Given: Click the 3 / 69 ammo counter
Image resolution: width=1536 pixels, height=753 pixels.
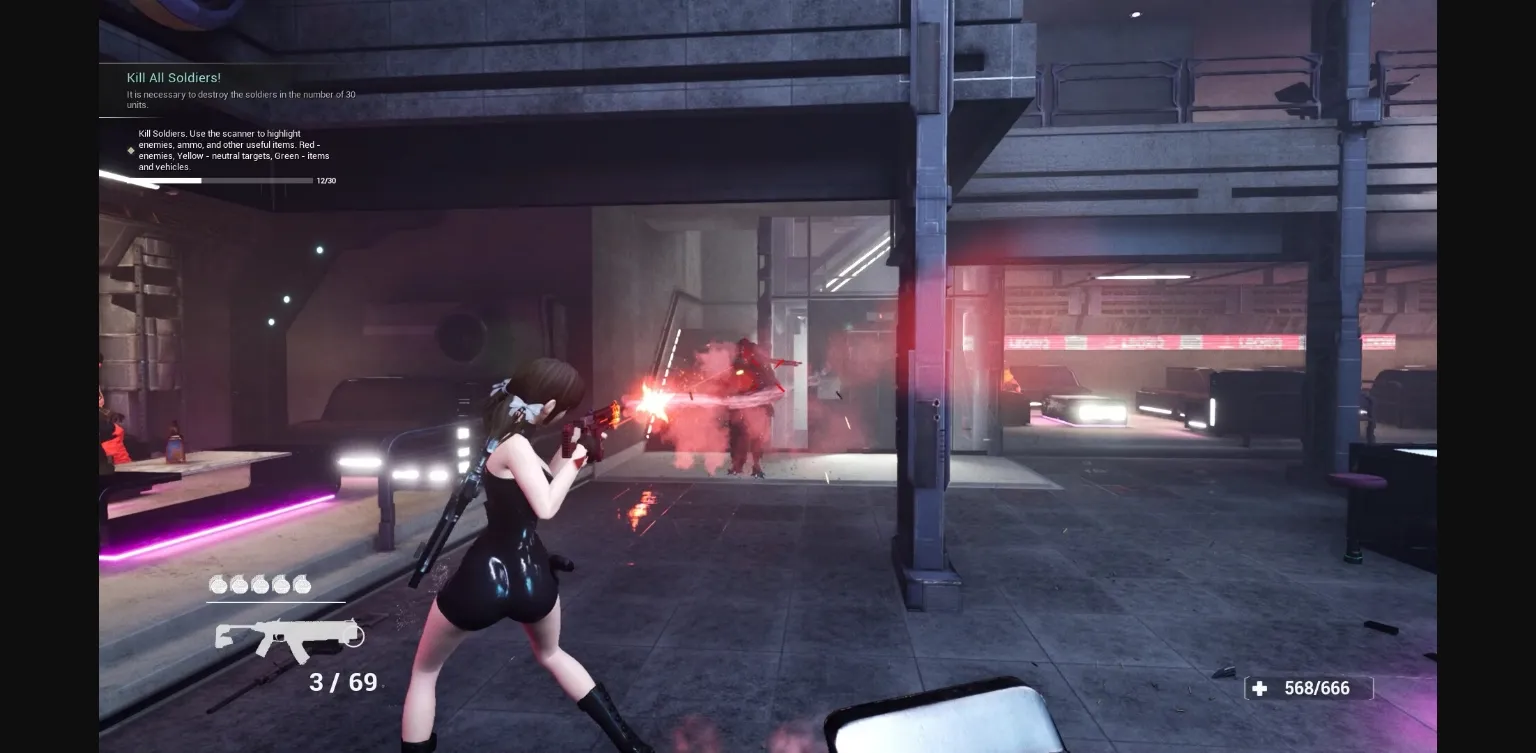Looking at the screenshot, I should click(x=342, y=683).
